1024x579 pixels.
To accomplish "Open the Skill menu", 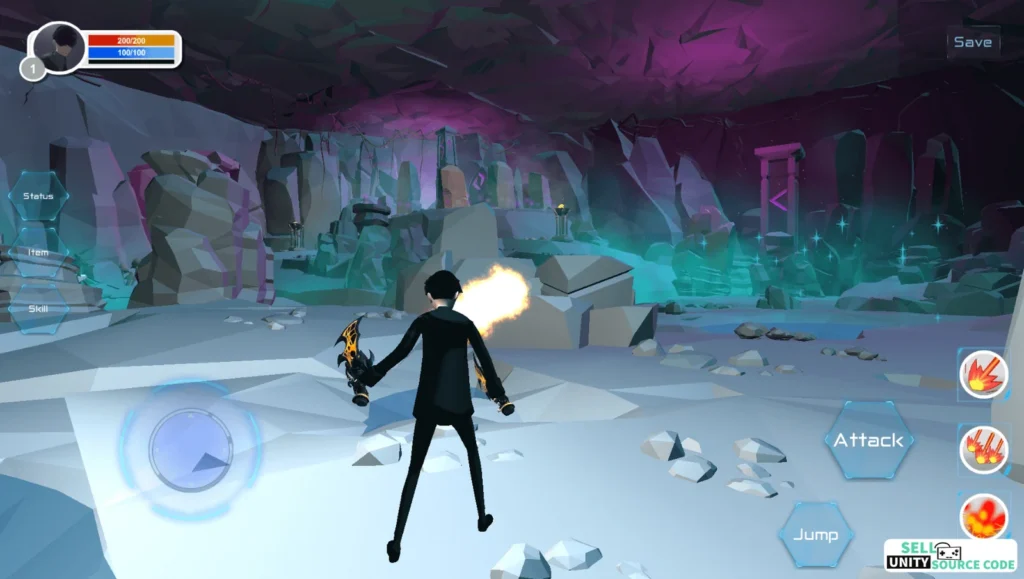I will point(39,309).
